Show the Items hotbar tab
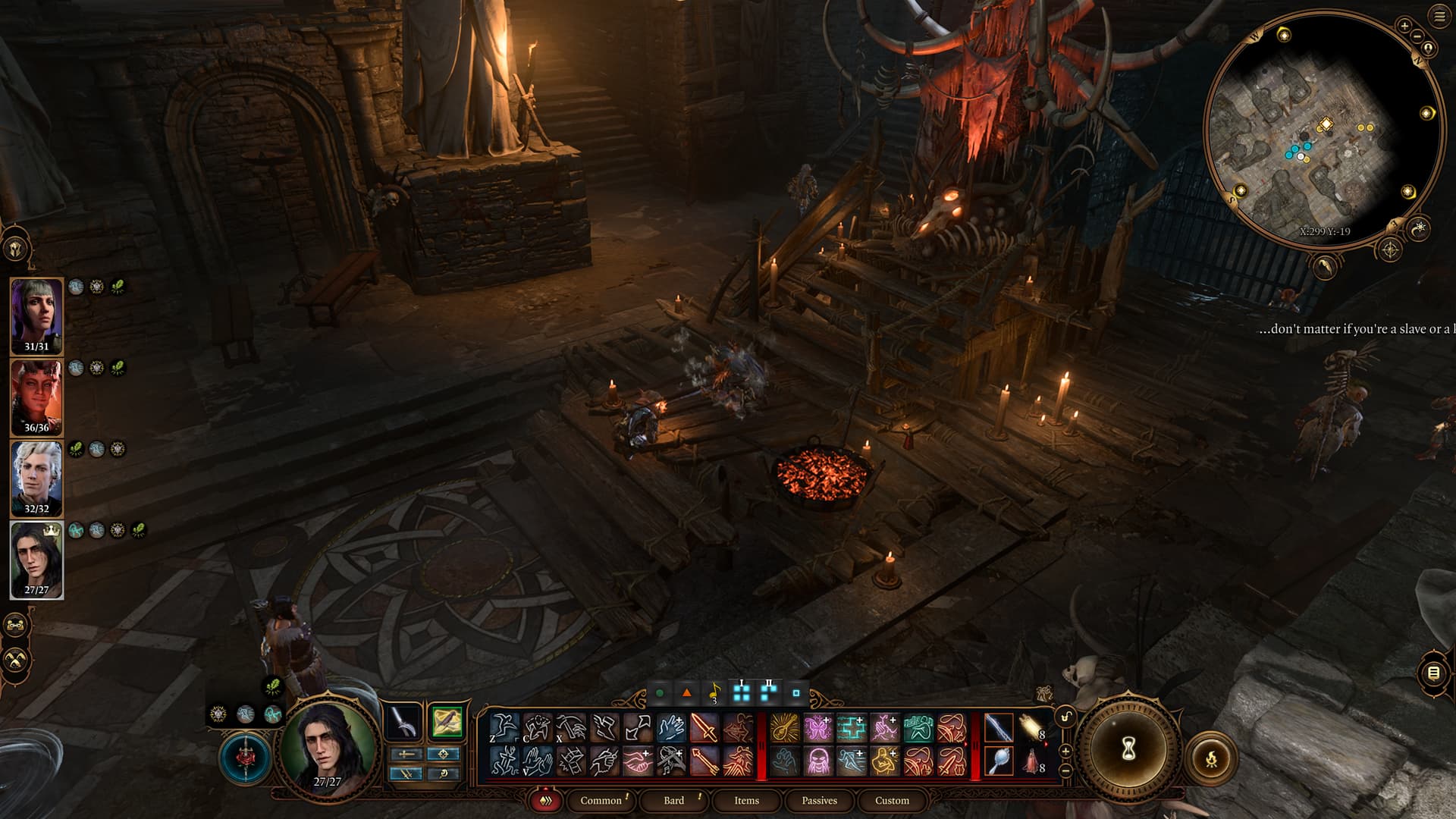The width and height of the screenshot is (1456, 819). (x=746, y=800)
